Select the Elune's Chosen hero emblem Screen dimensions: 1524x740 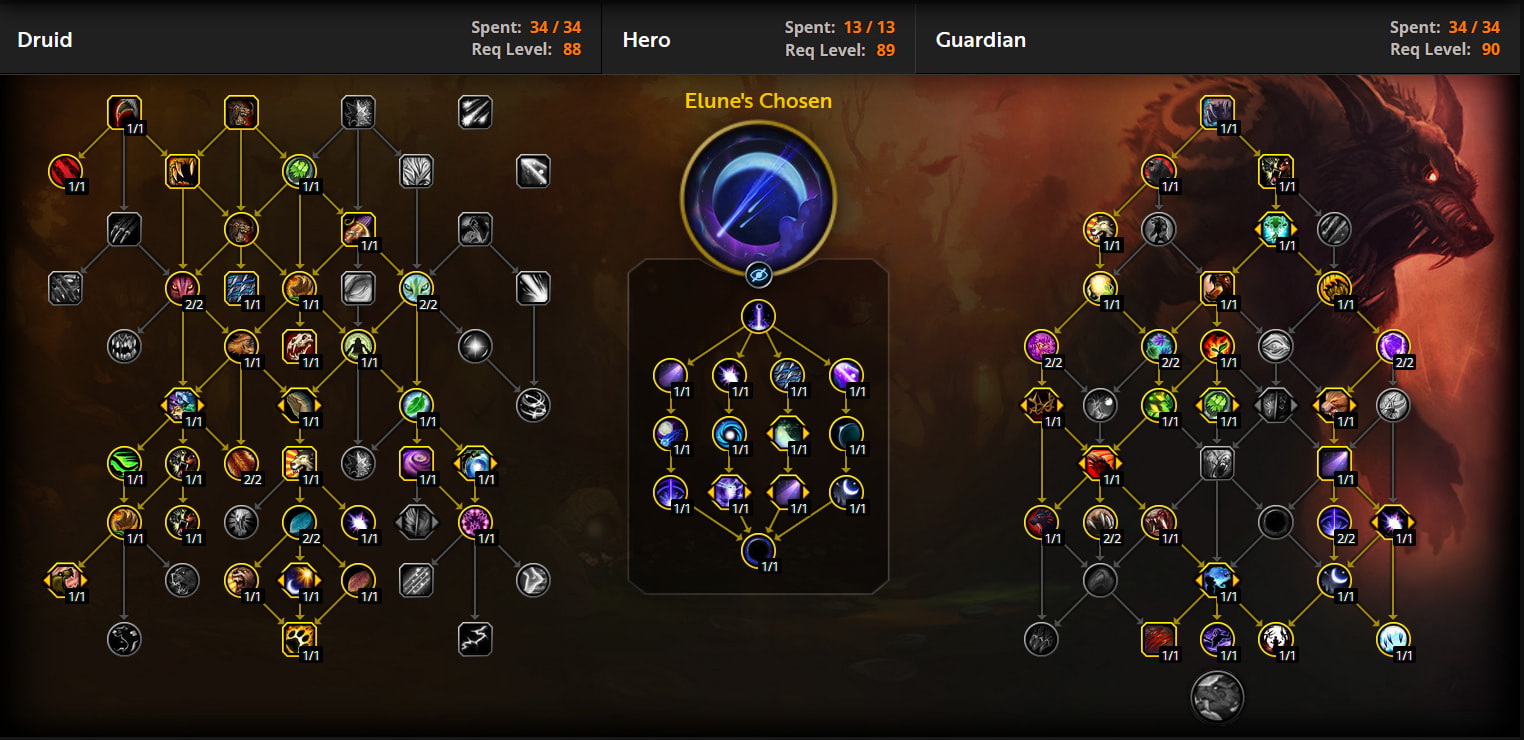pyautogui.click(x=758, y=197)
